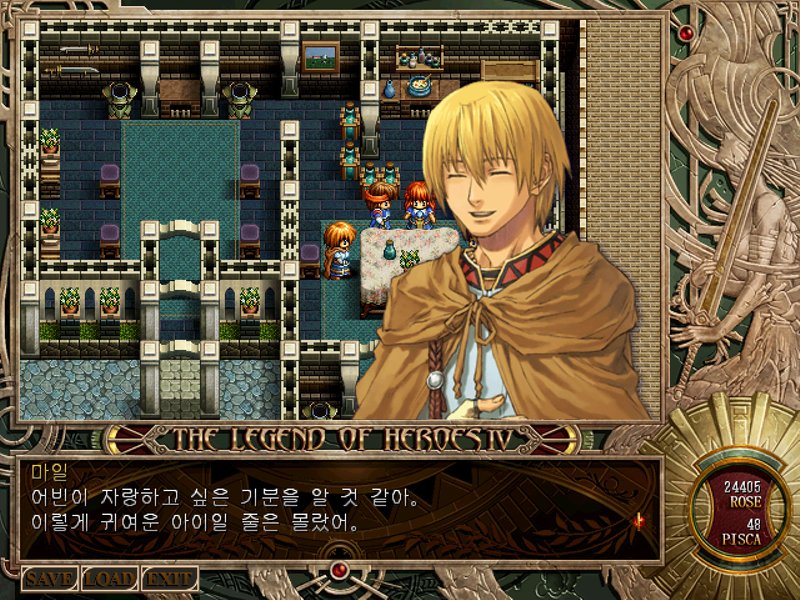Open the LOAD game menu
This screenshot has width=800, height=600.
click(x=110, y=578)
